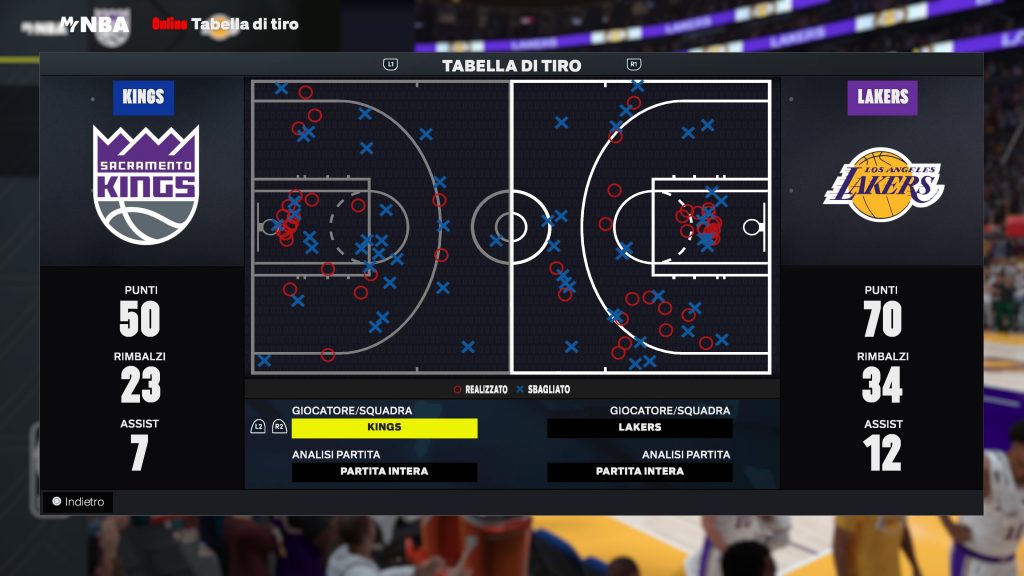The image size is (1024, 576).
Task: Click the Kings team name badge
Action: click(x=143, y=98)
